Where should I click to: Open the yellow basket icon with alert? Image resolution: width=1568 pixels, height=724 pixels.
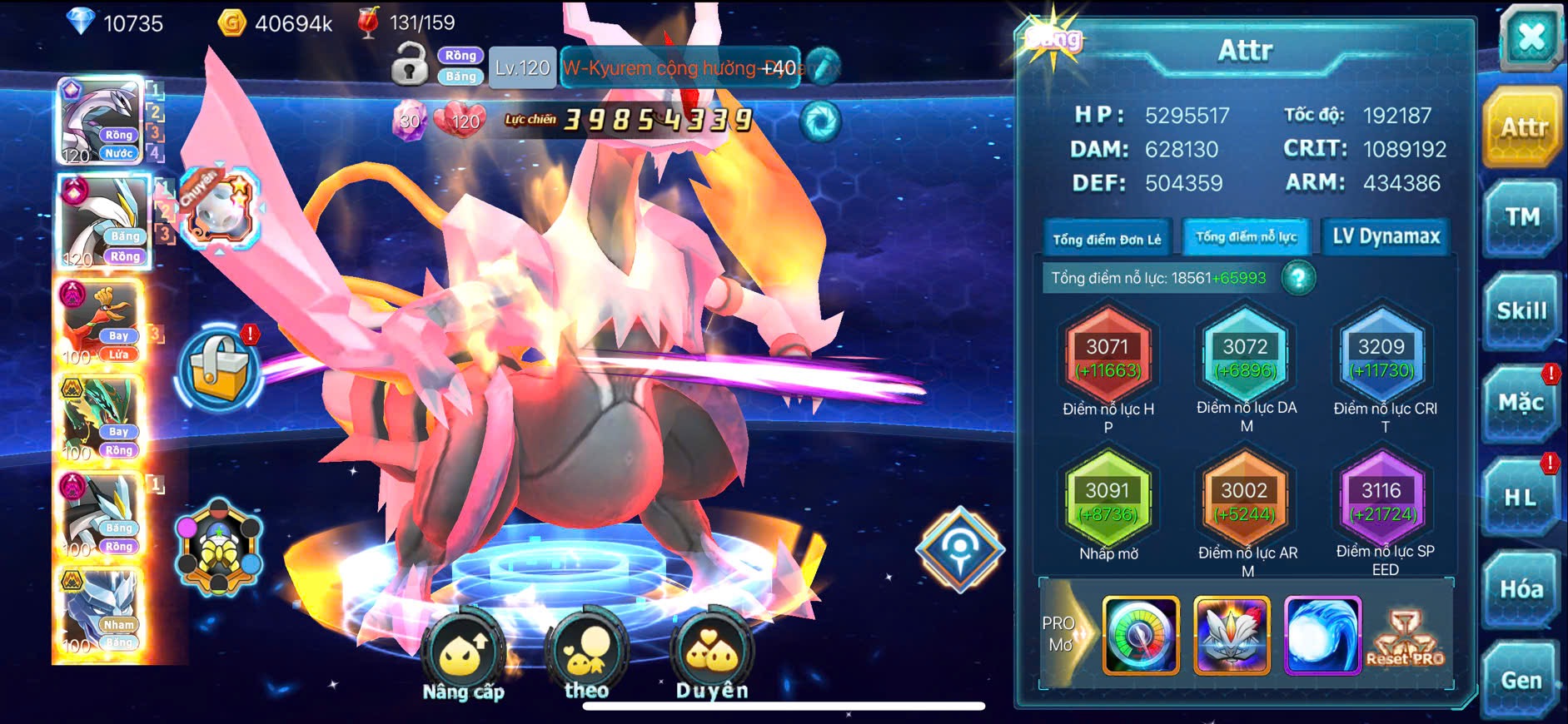point(219,371)
